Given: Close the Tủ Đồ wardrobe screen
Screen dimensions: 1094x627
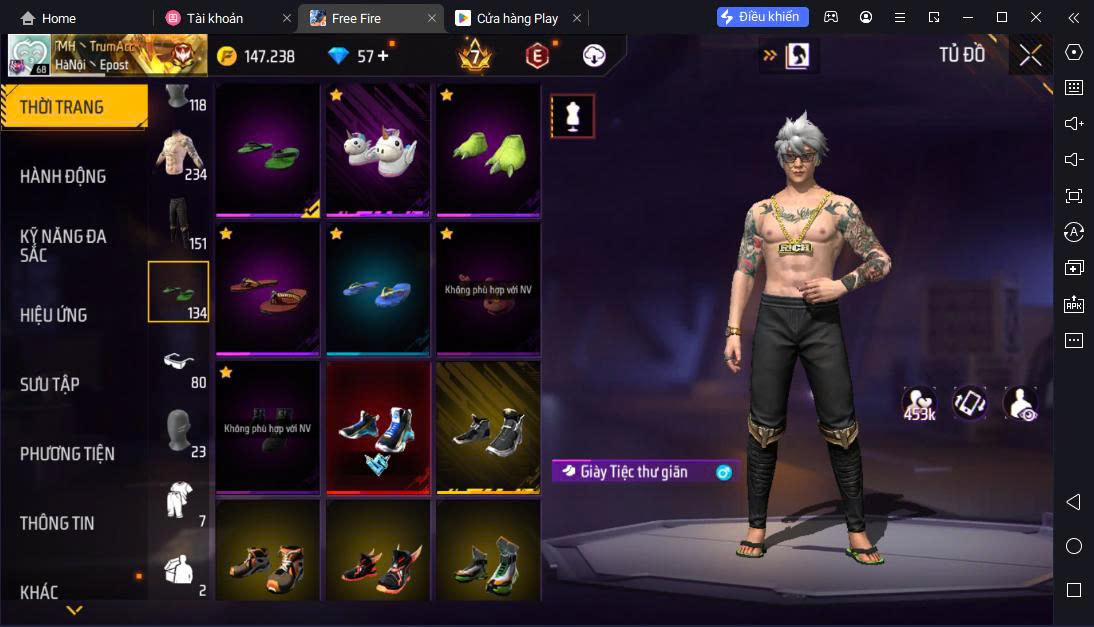Looking at the screenshot, I should pyautogui.click(x=1030, y=56).
